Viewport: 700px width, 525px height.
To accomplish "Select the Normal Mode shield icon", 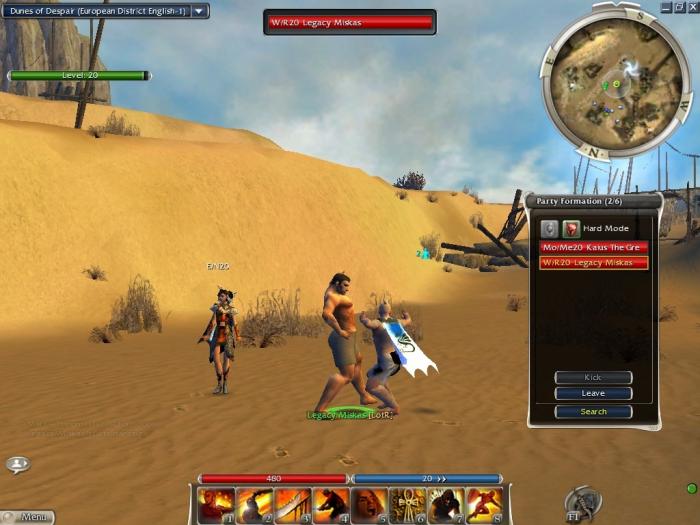I will click(549, 229).
